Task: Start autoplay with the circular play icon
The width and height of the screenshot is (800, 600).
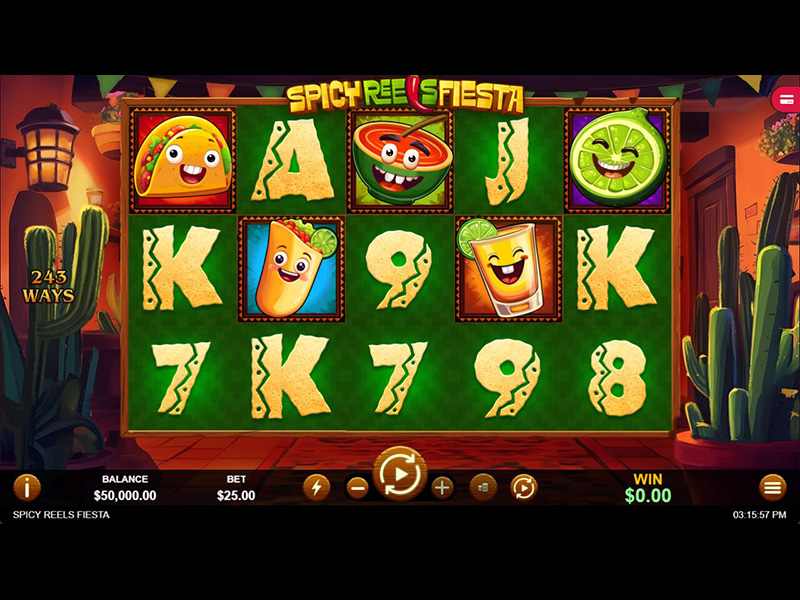Action: pyautogui.click(x=524, y=487)
